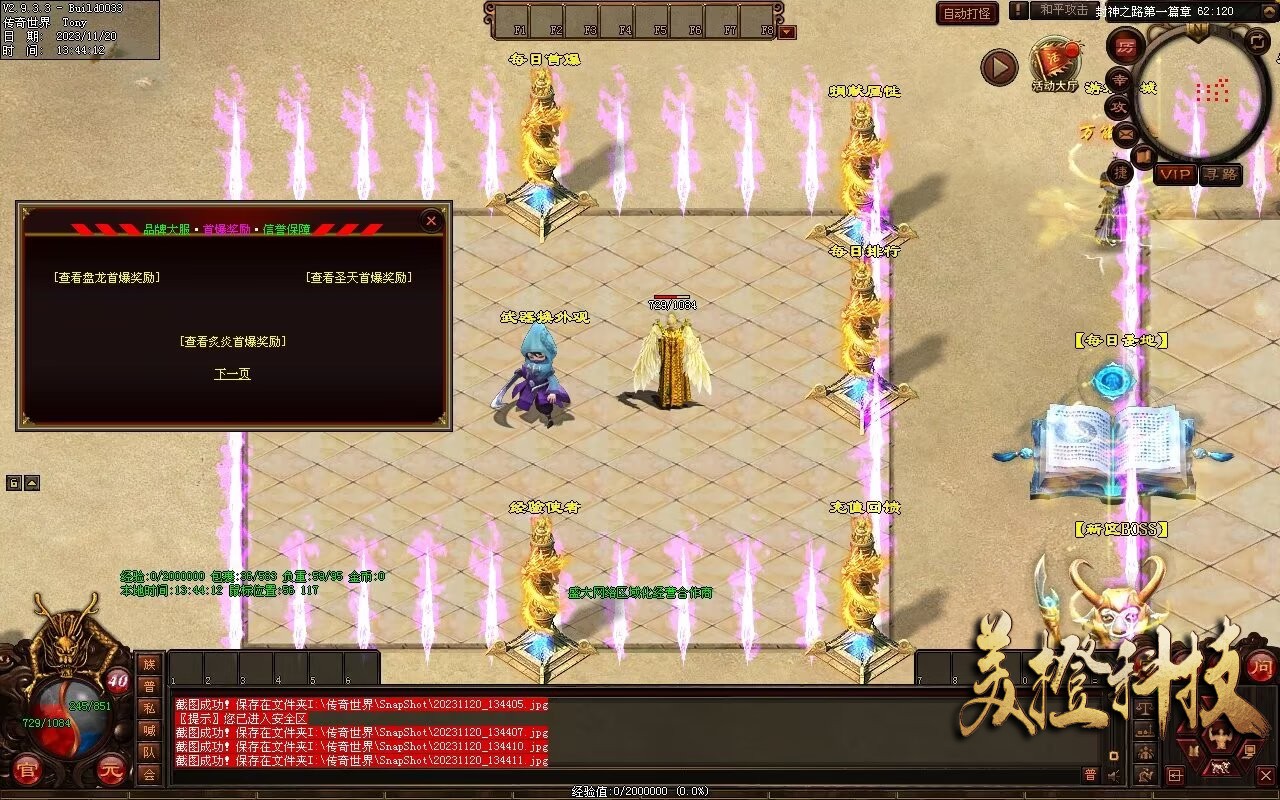
Task: Select 查看圣天首爆奖励 reward link
Action: pyautogui.click(x=359, y=278)
